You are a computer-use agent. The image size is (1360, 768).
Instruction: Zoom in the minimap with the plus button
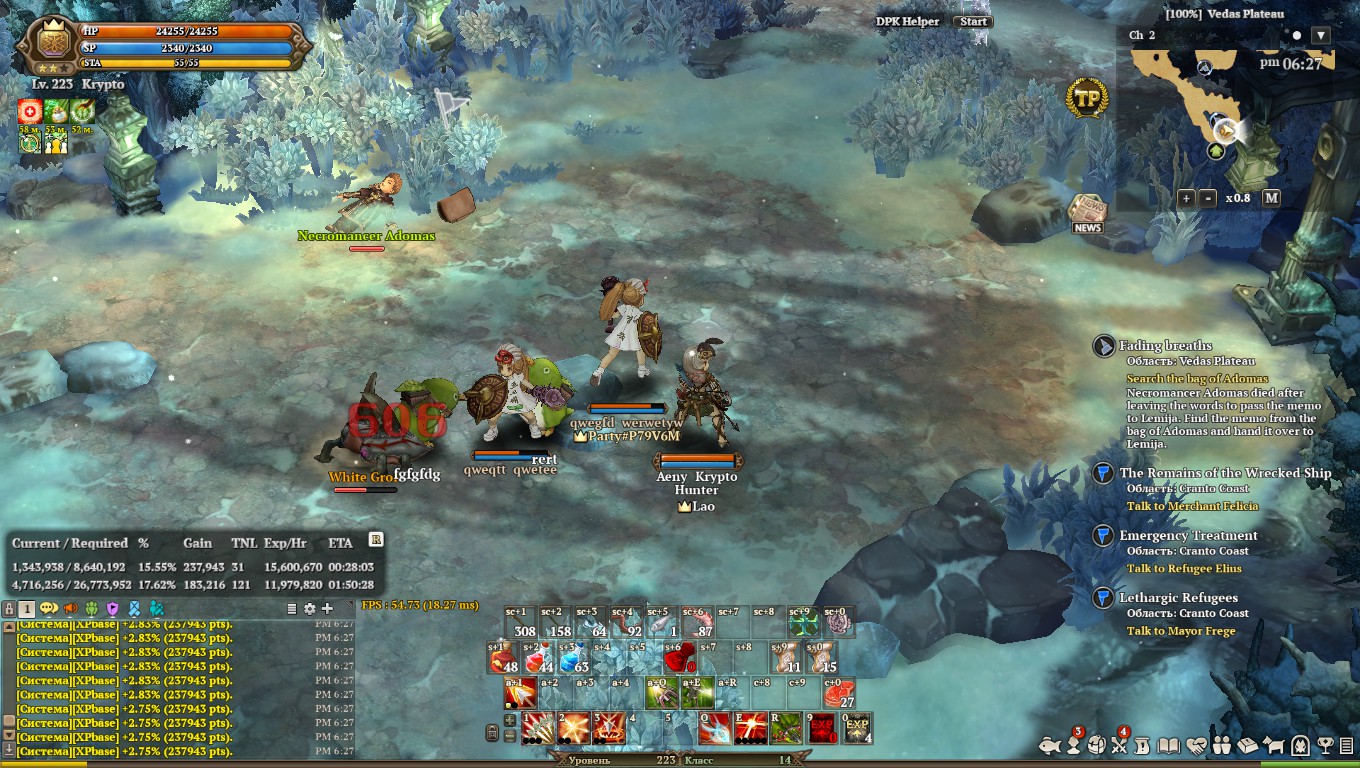pyautogui.click(x=1186, y=198)
